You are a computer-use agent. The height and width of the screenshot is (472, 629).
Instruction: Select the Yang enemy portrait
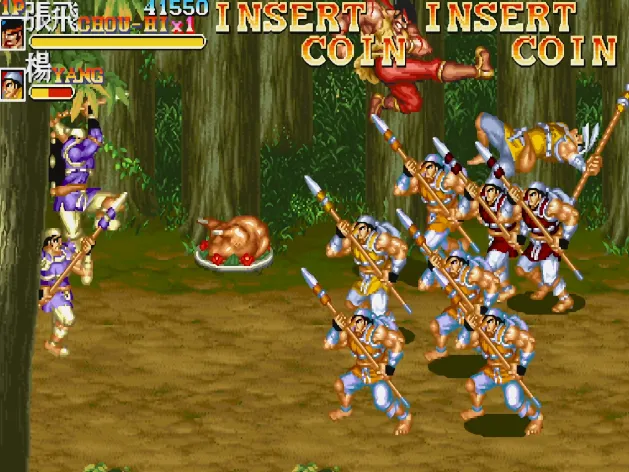tap(13, 85)
